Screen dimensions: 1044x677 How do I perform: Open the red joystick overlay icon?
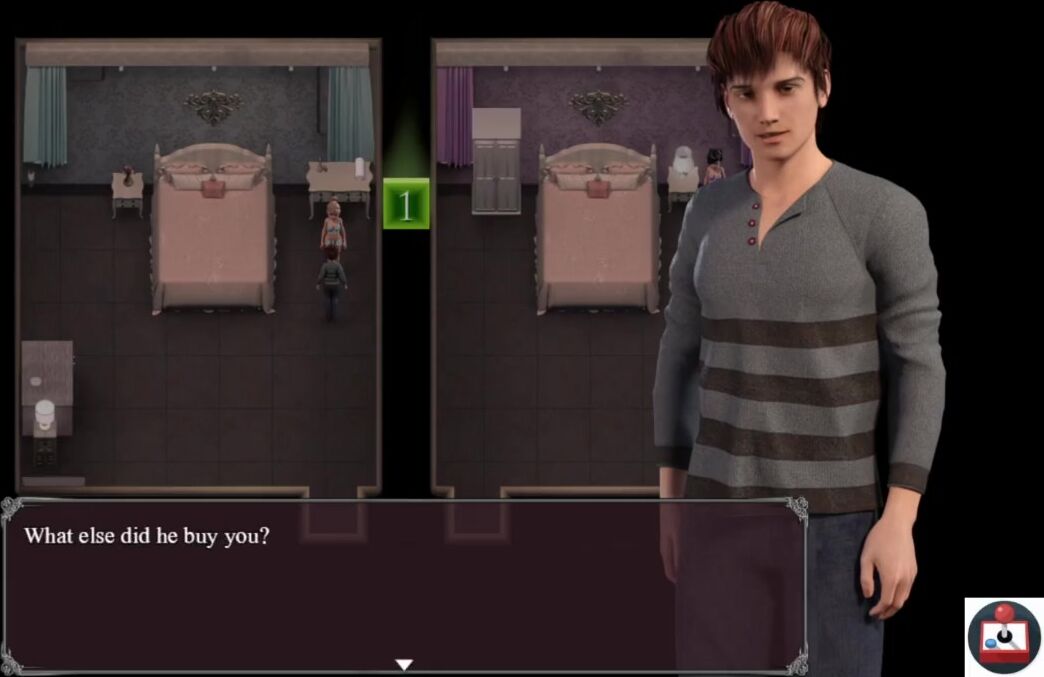(1004, 636)
